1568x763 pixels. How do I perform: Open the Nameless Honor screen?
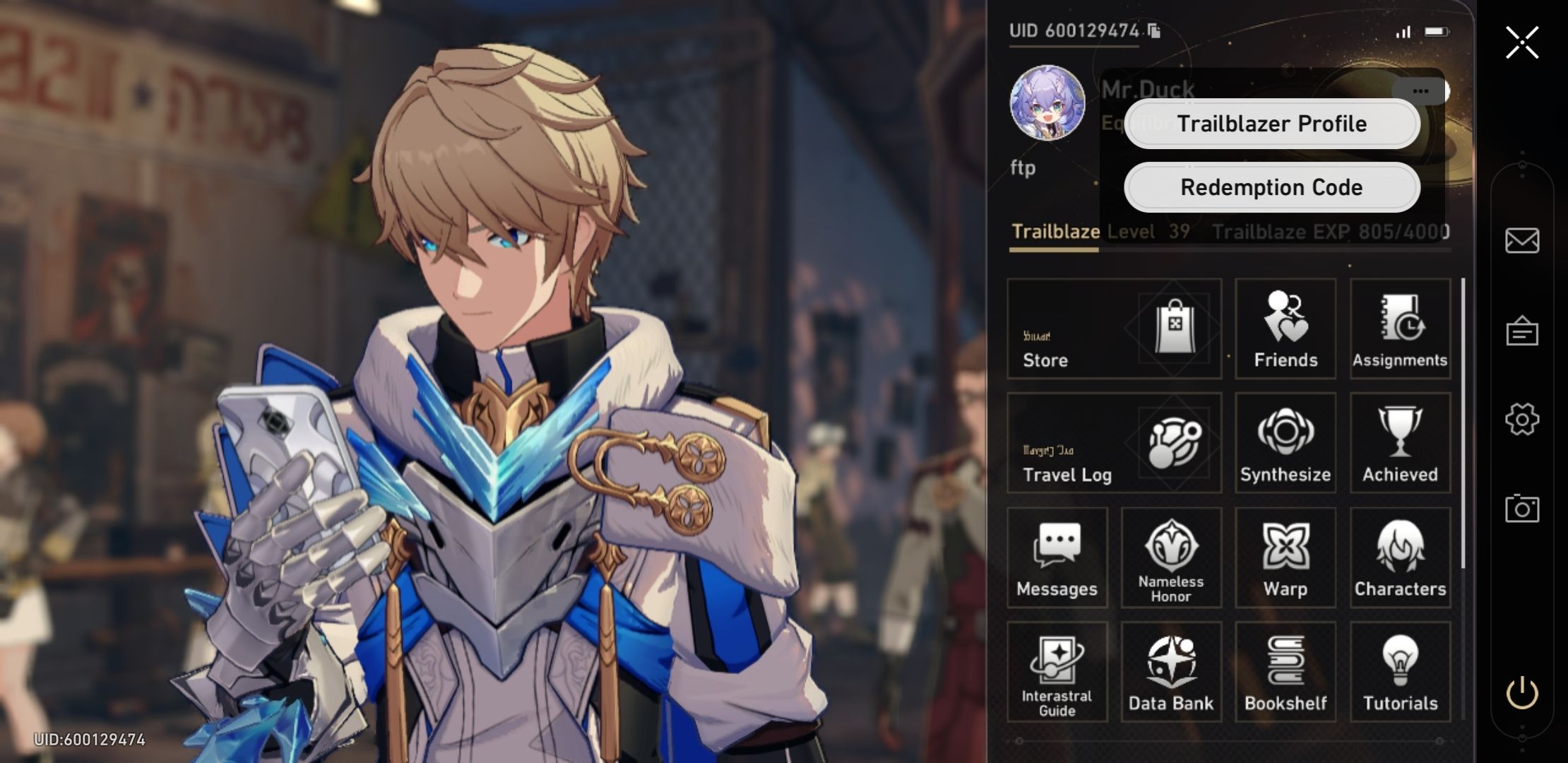[1171, 558]
